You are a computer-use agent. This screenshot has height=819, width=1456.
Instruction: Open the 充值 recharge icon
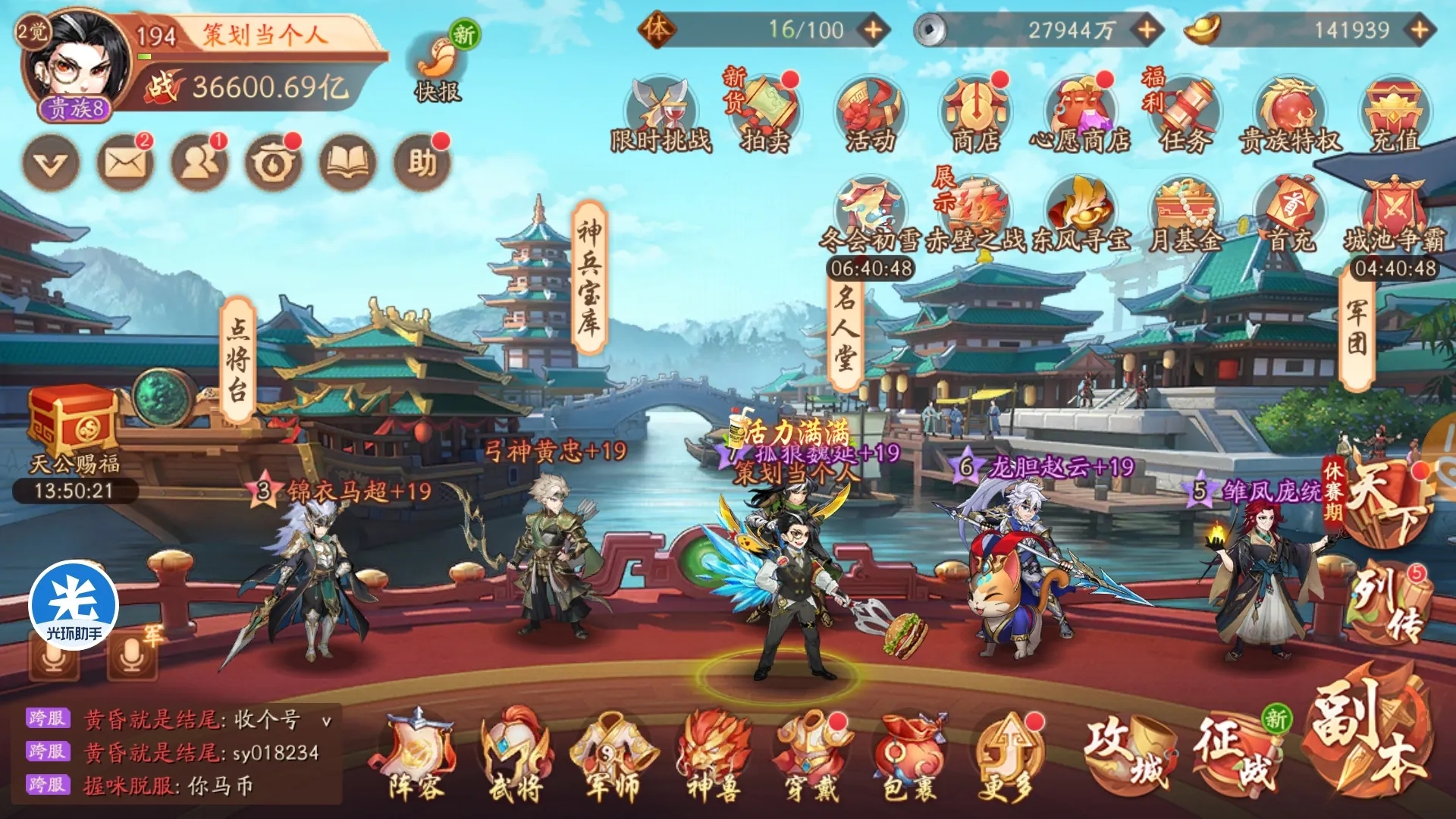click(1395, 114)
